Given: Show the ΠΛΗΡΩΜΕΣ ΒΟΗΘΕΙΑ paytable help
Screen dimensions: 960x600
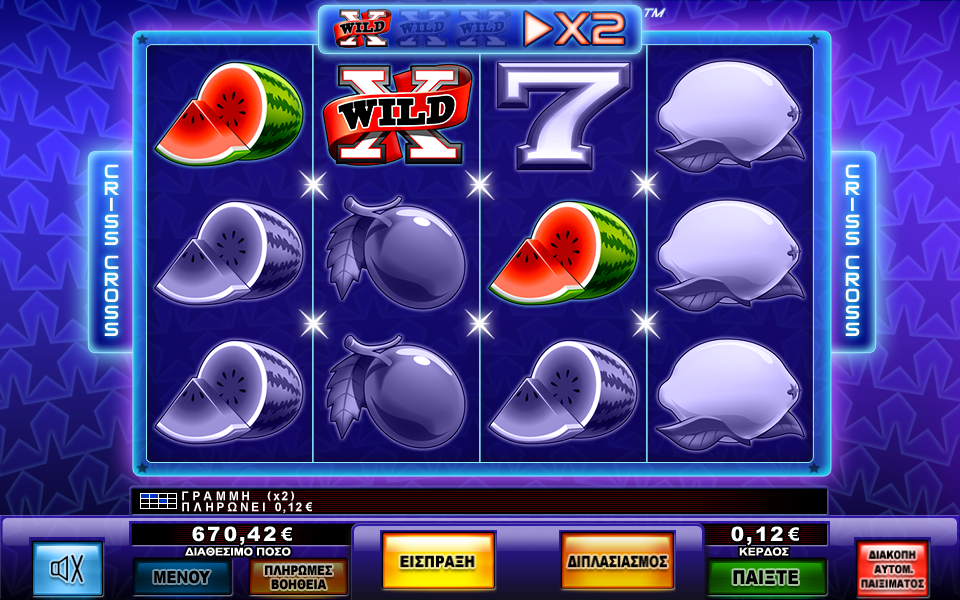Looking at the screenshot, I should pos(298,576).
